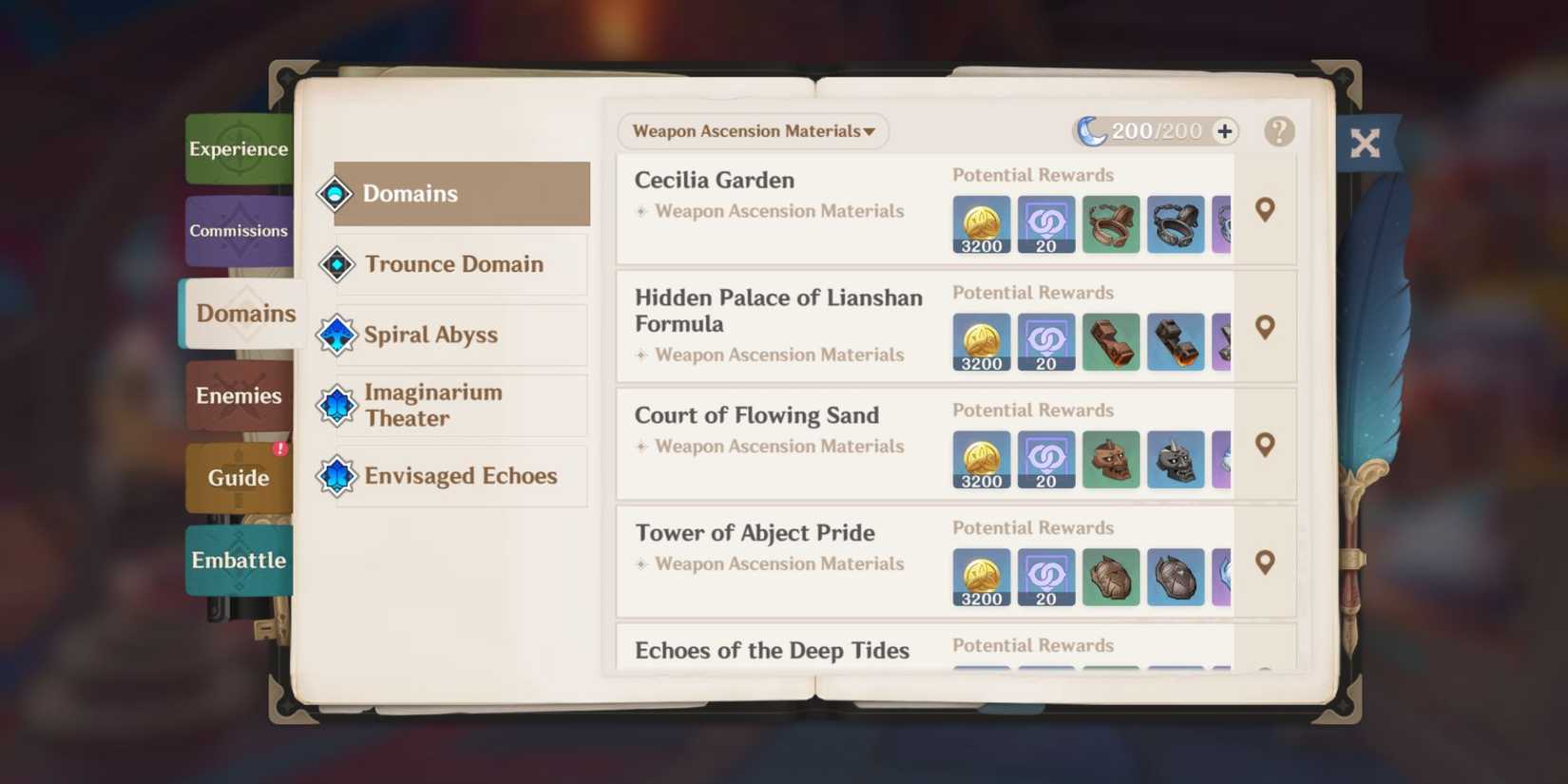This screenshot has width=1568, height=784.
Task: Click the plus button to replenish resin
Action: 1224,131
